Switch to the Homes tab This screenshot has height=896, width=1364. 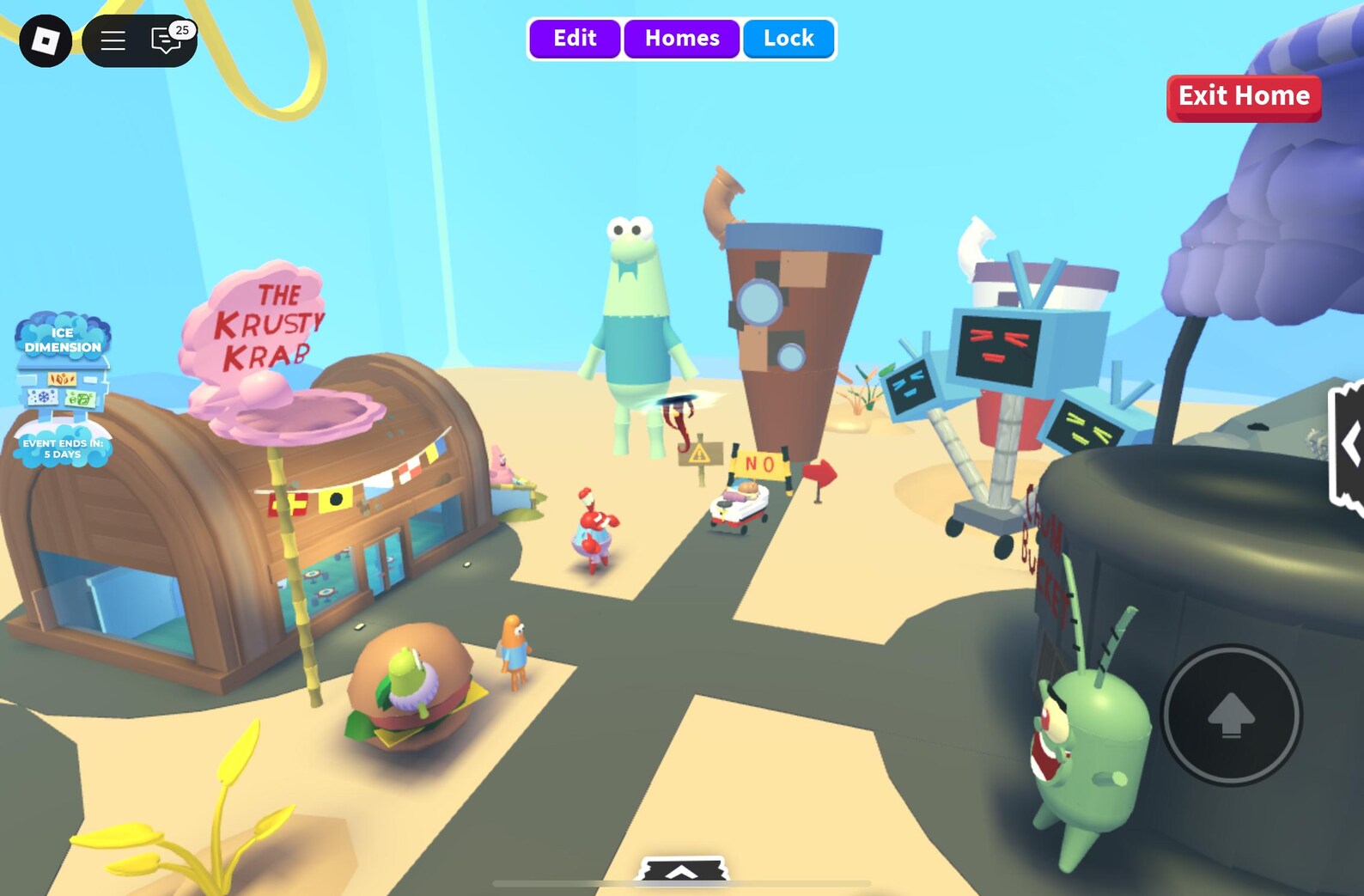pyautogui.click(x=681, y=38)
